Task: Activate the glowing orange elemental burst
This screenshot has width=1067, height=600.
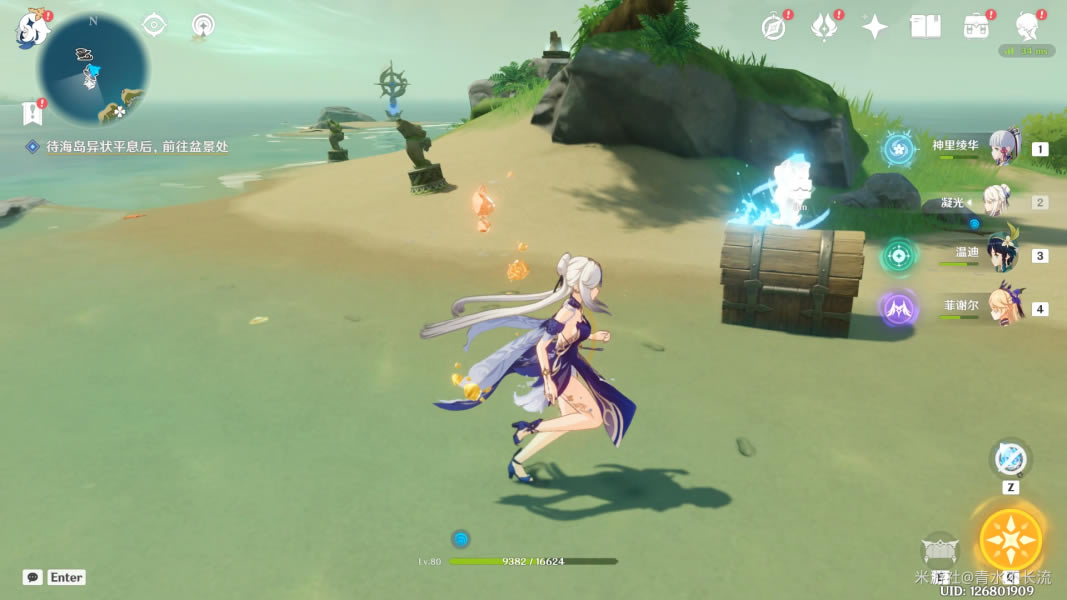Action: 1010,539
